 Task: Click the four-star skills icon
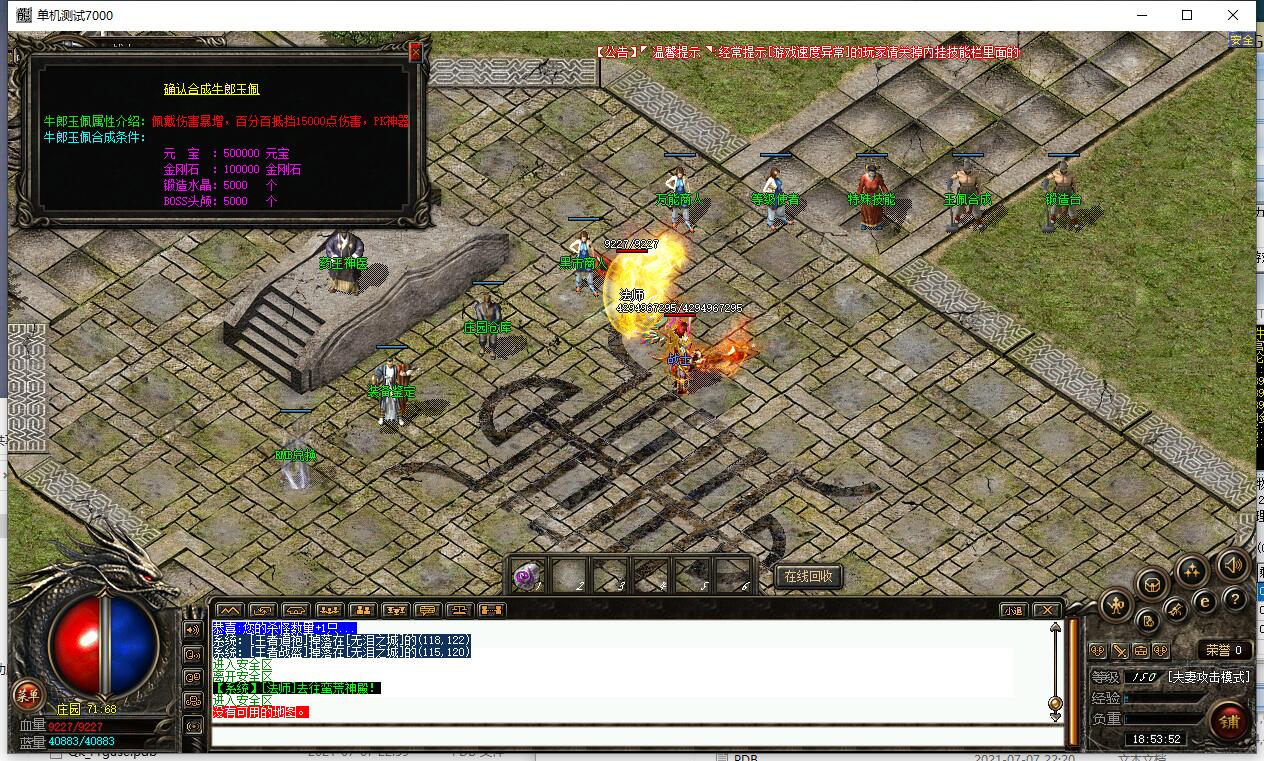coord(1191,571)
